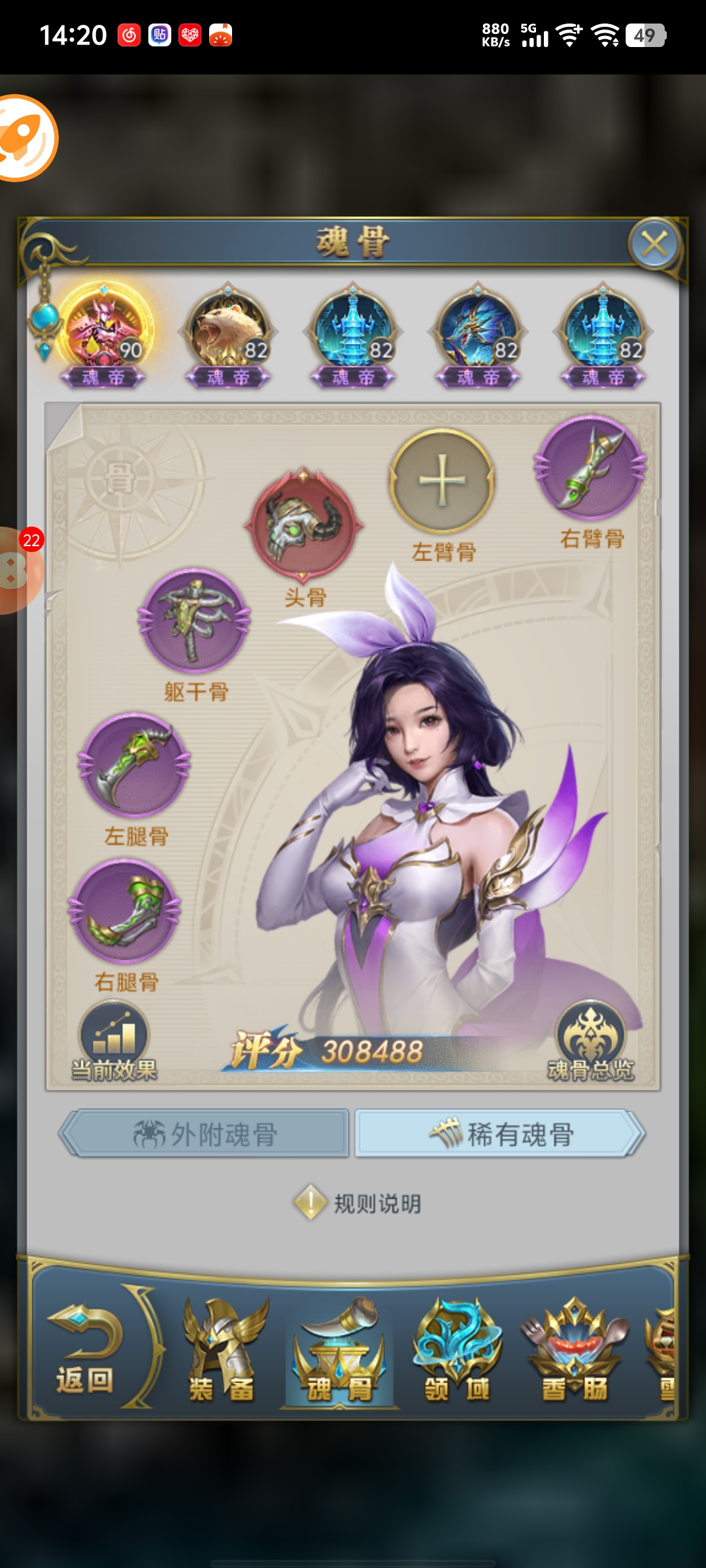Close the 魂骨 panel with X
Screen dimensions: 706x1568
pyautogui.click(x=654, y=245)
